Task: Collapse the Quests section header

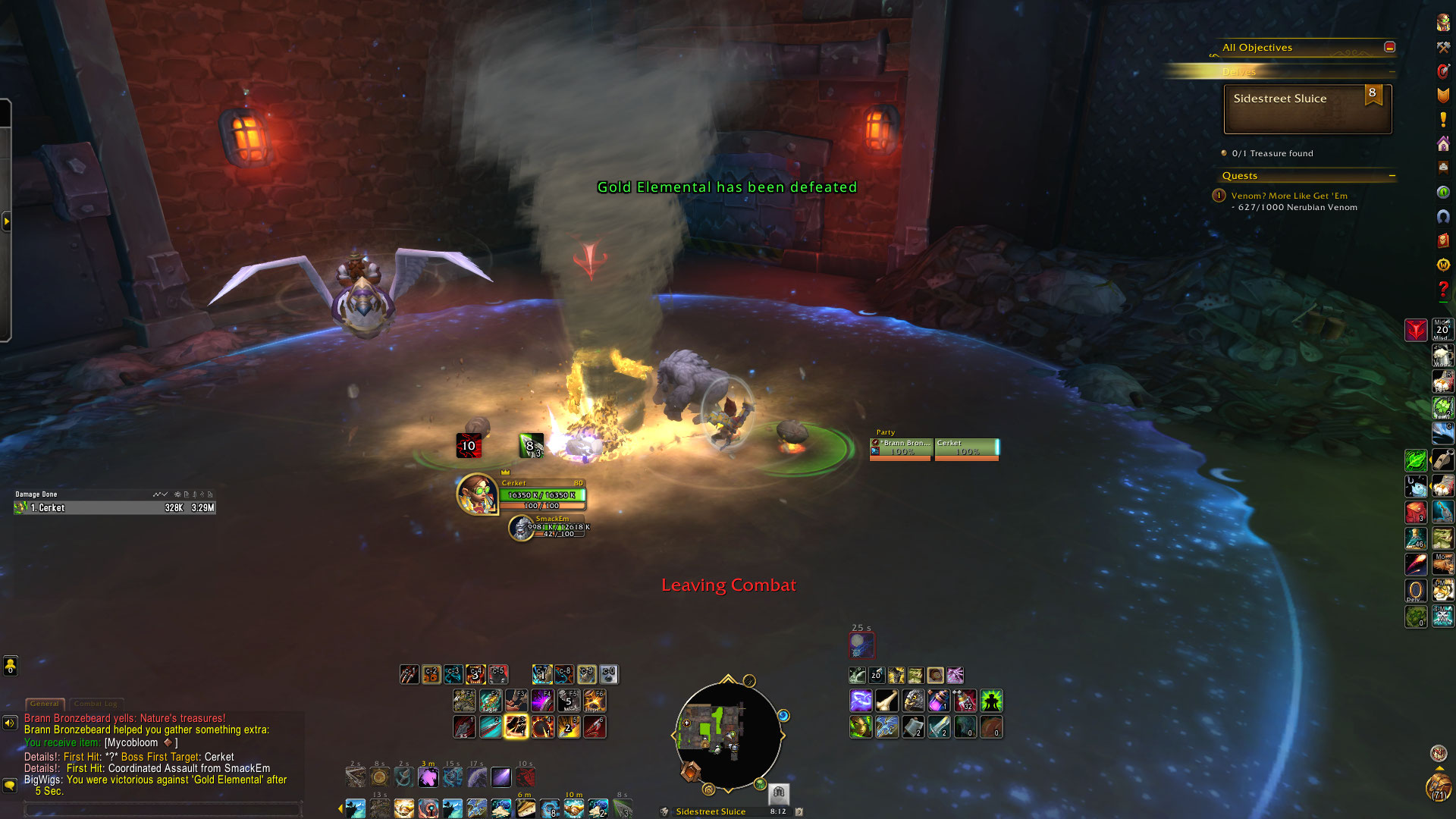Action: [x=1392, y=176]
